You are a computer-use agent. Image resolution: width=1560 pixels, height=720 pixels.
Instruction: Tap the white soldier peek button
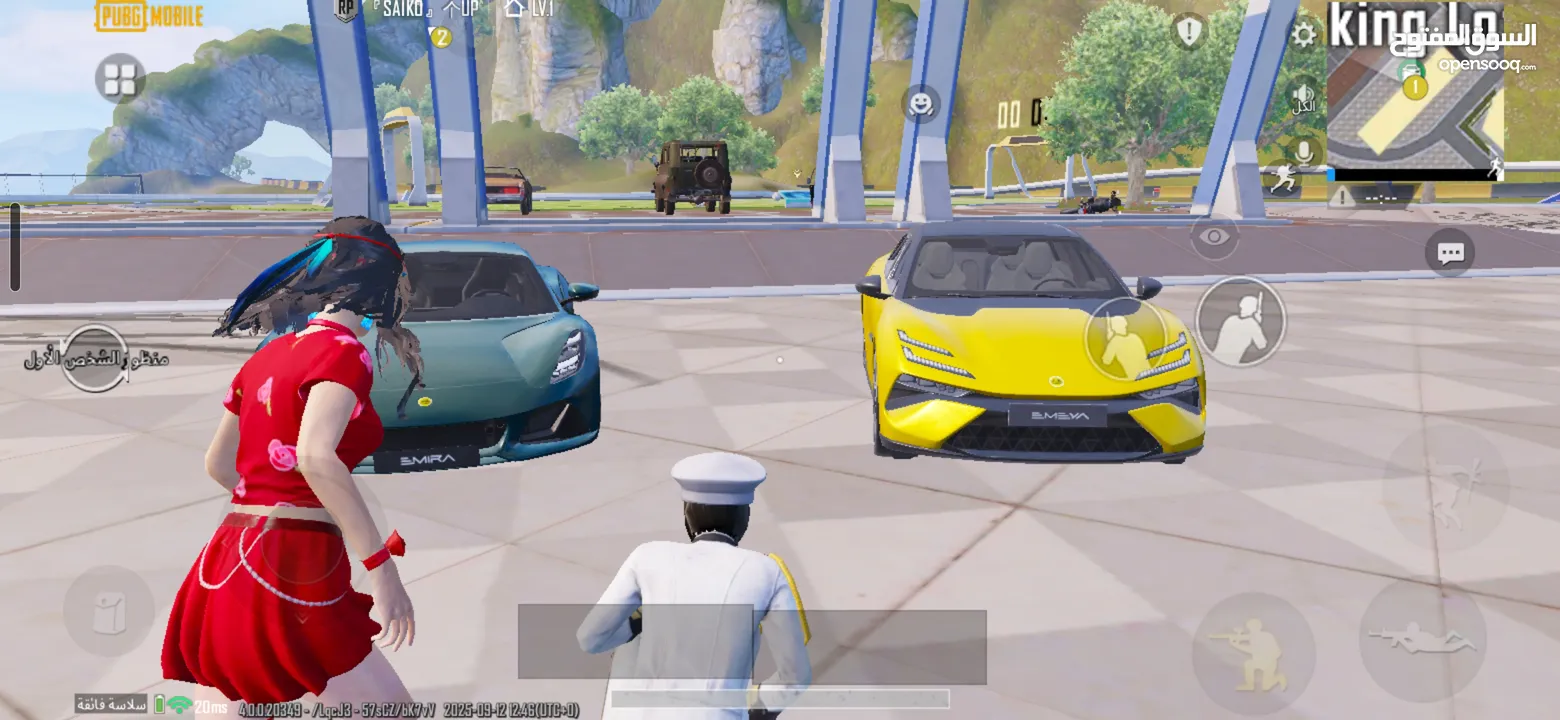pos(1240,321)
